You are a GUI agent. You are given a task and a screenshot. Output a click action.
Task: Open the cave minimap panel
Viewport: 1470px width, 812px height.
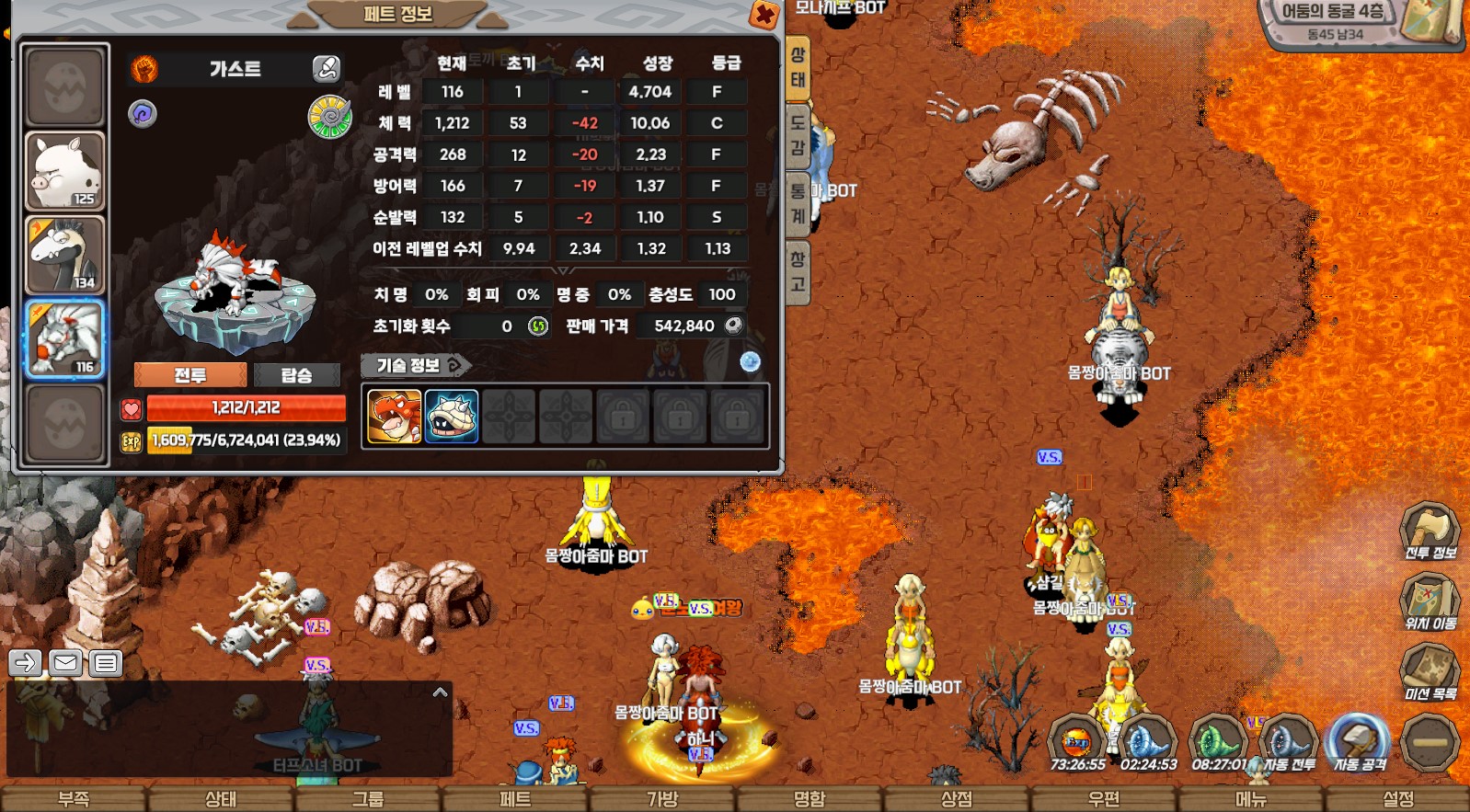pos(1361,23)
